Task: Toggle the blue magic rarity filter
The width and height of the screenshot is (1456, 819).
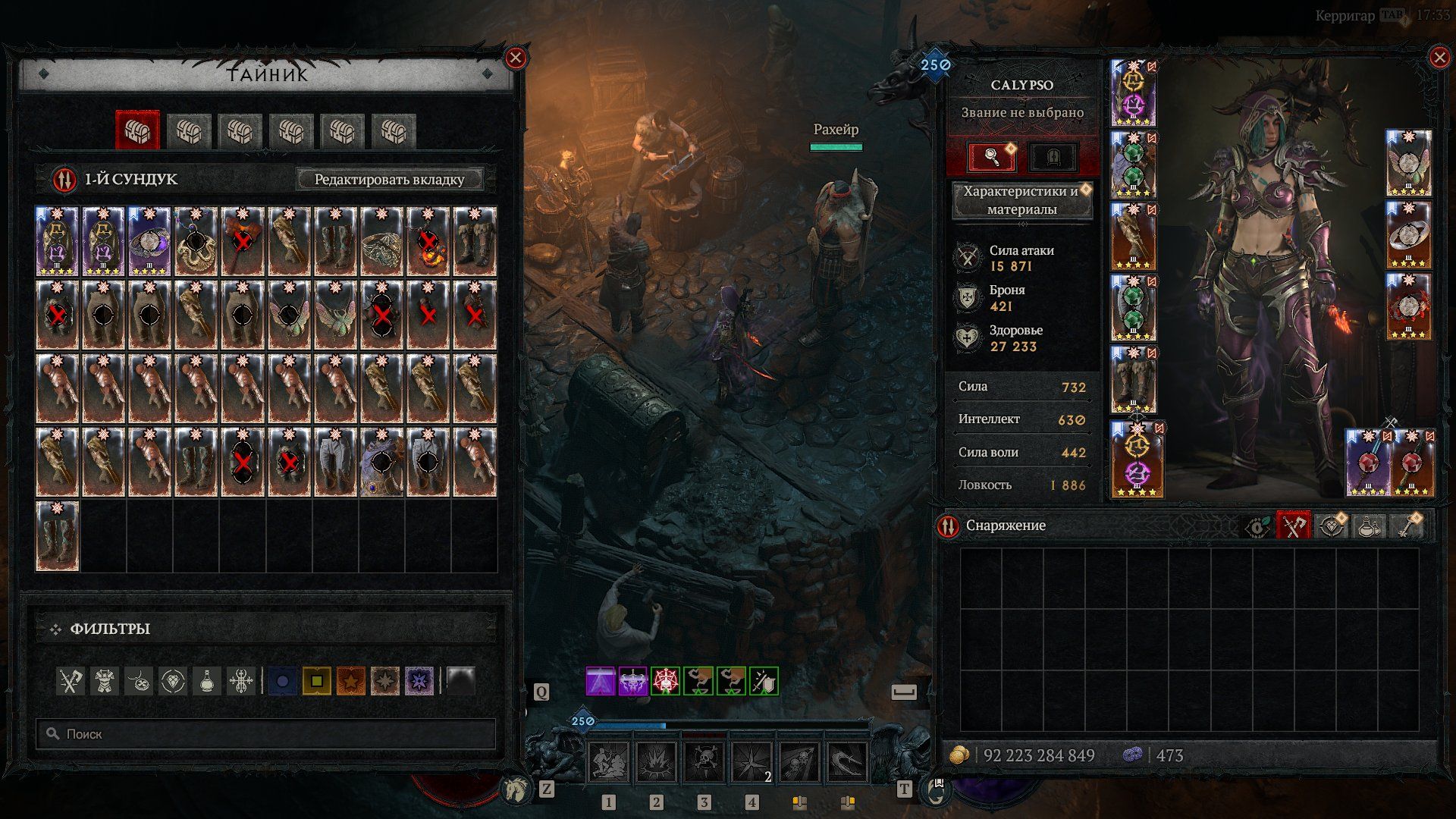Action: [282, 681]
